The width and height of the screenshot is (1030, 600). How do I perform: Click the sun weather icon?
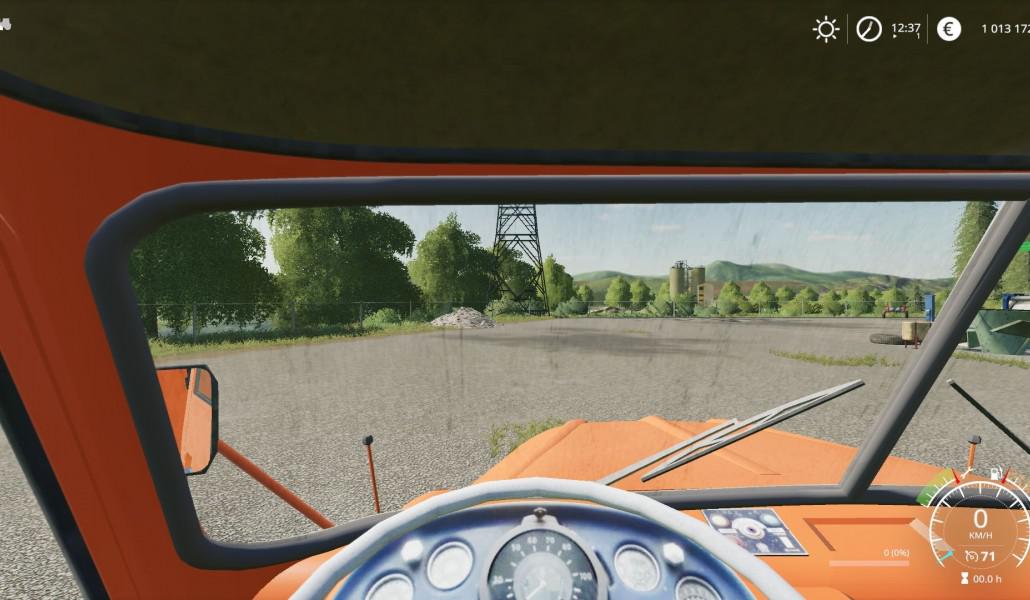pyautogui.click(x=826, y=29)
